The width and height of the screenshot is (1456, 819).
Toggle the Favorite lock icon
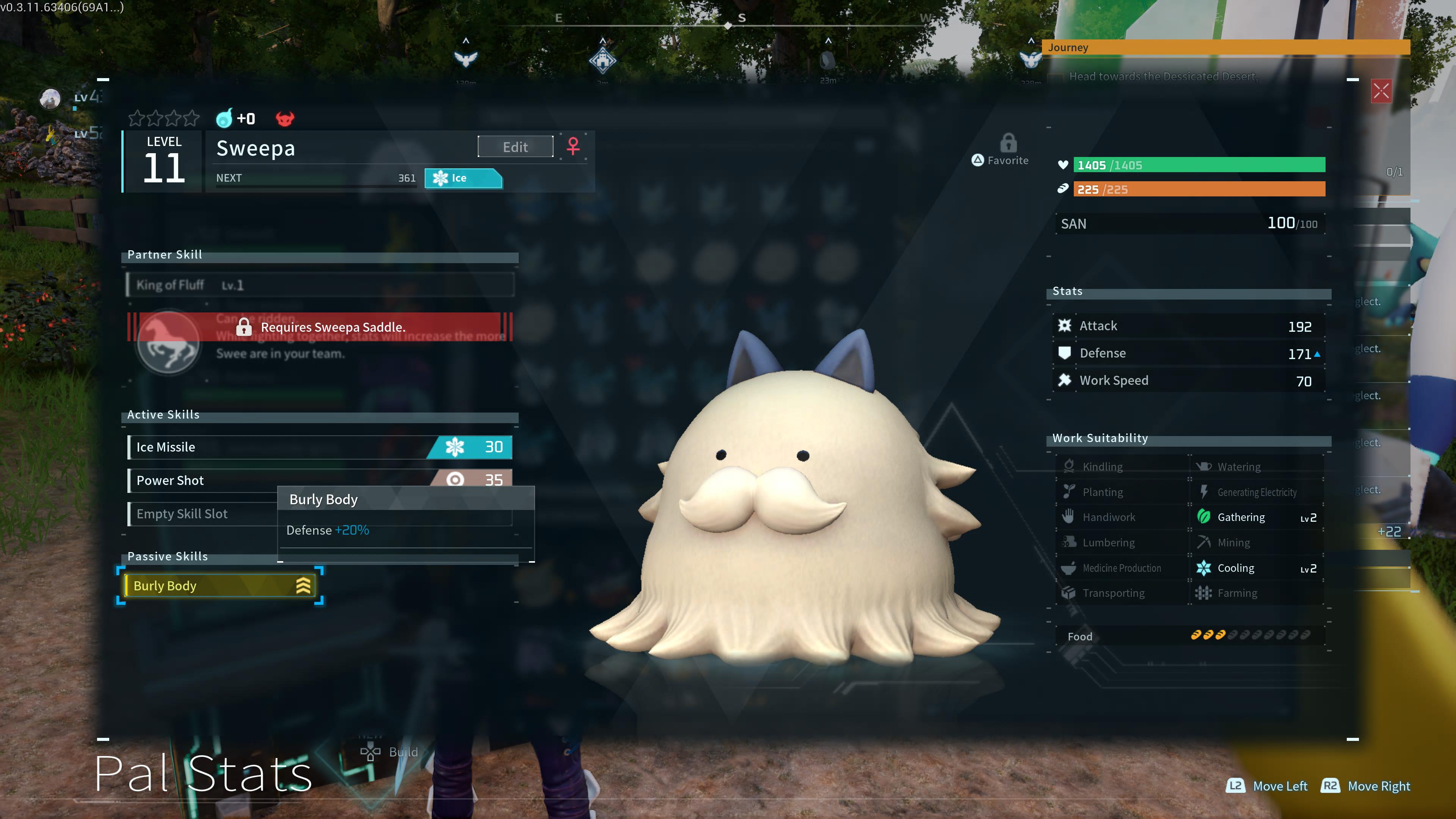(1008, 144)
